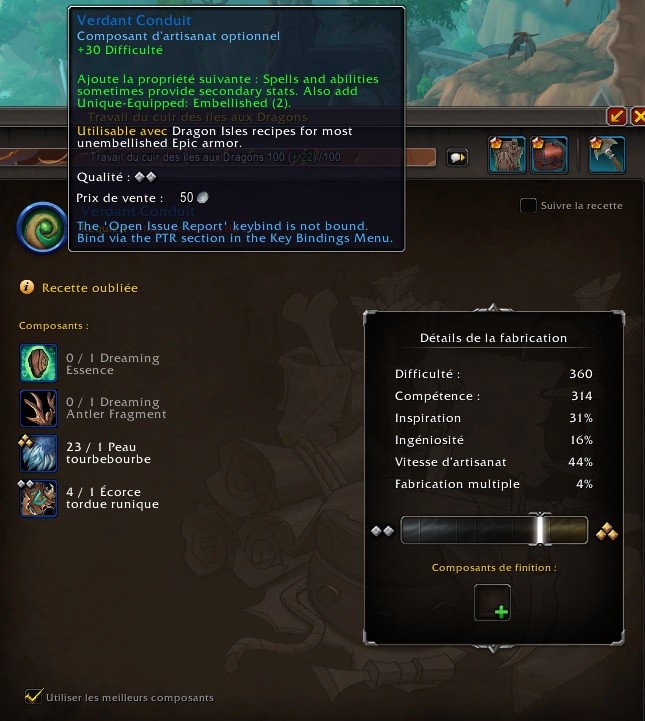Click the chat link button with speech bubble

[x=458, y=157]
